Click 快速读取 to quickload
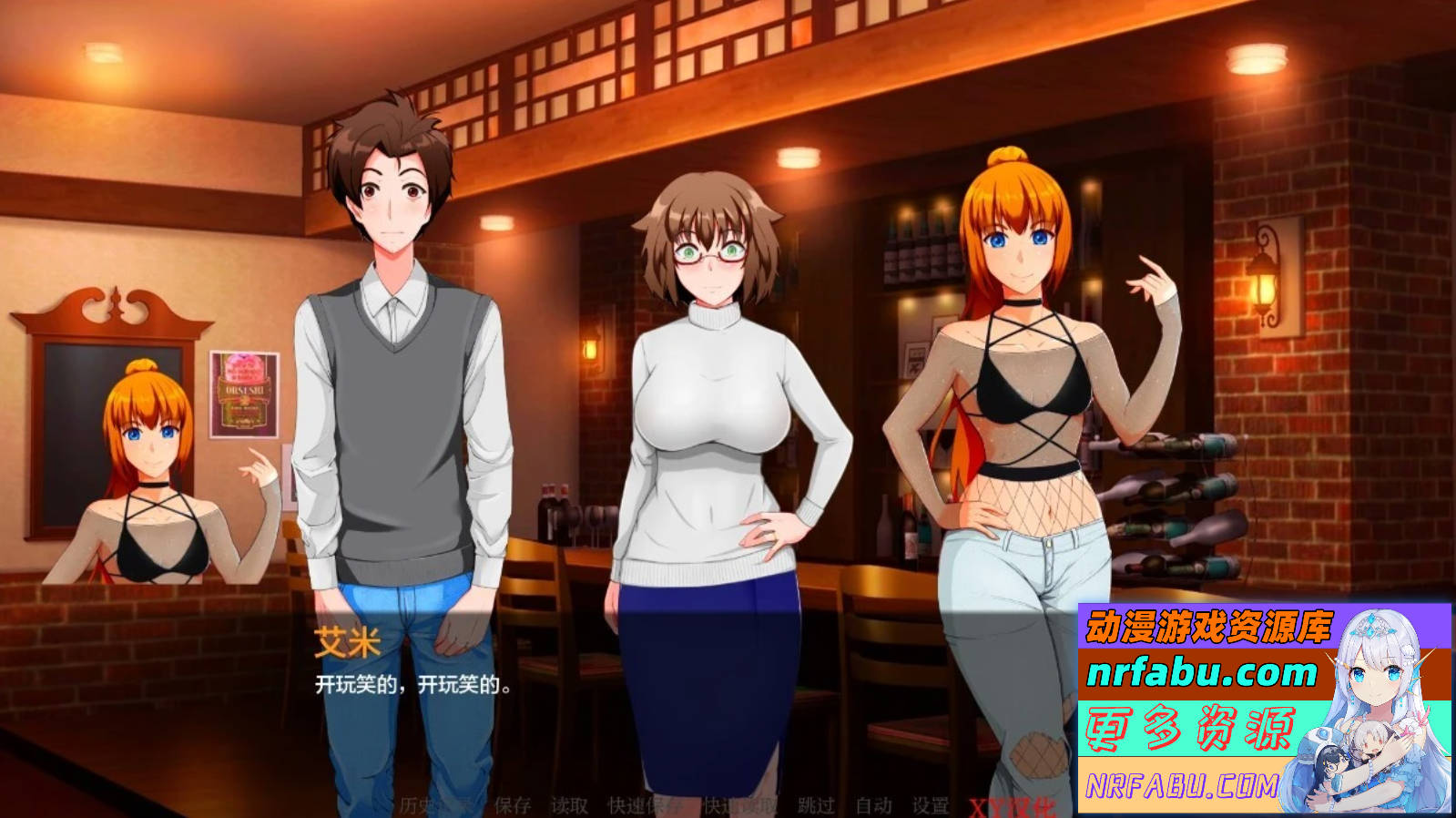Viewport: 1456px width, 818px height. pyautogui.click(x=739, y=803)
